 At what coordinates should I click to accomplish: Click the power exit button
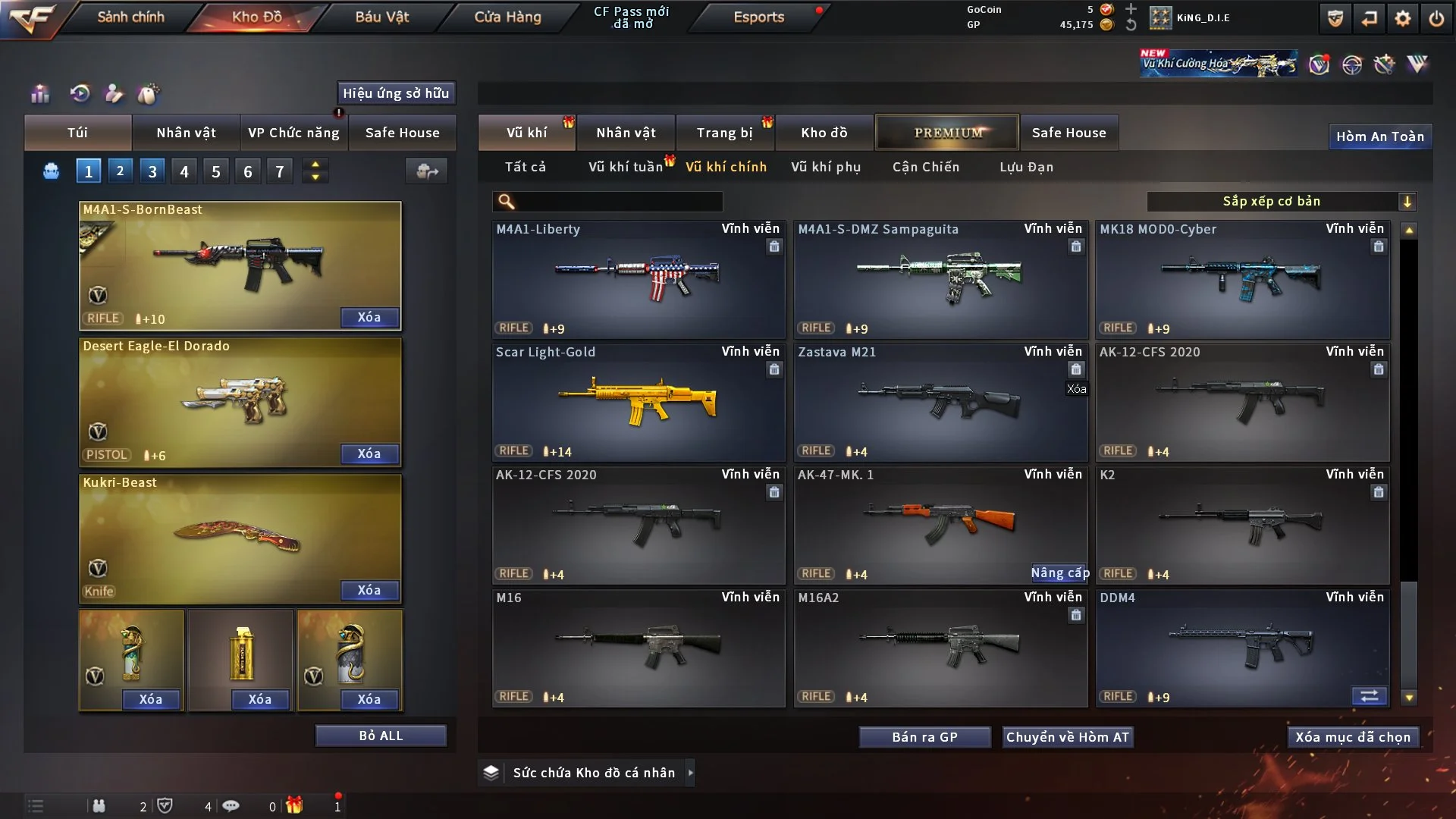[1436, 18]
